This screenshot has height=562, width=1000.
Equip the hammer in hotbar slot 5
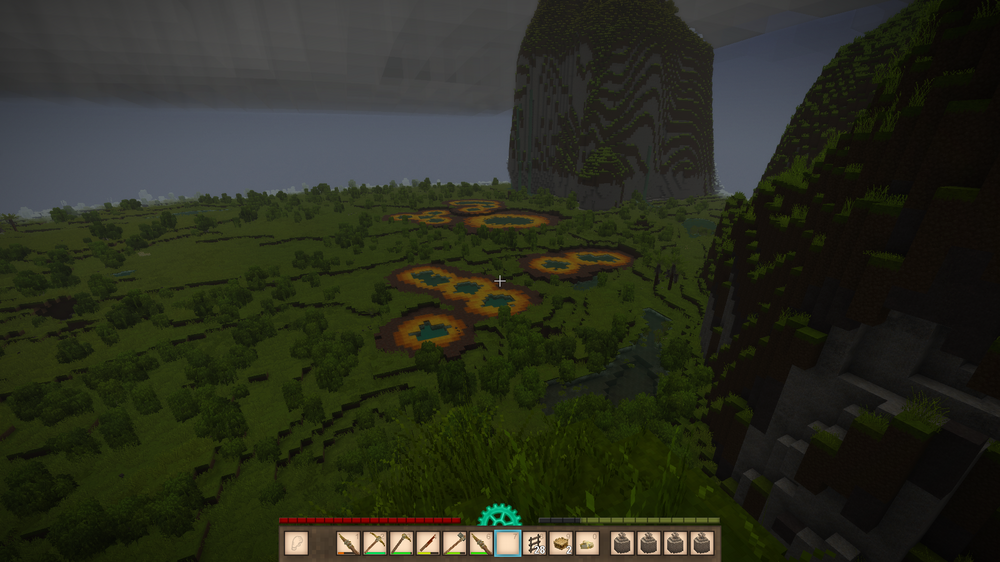click(x=455, y=543)
